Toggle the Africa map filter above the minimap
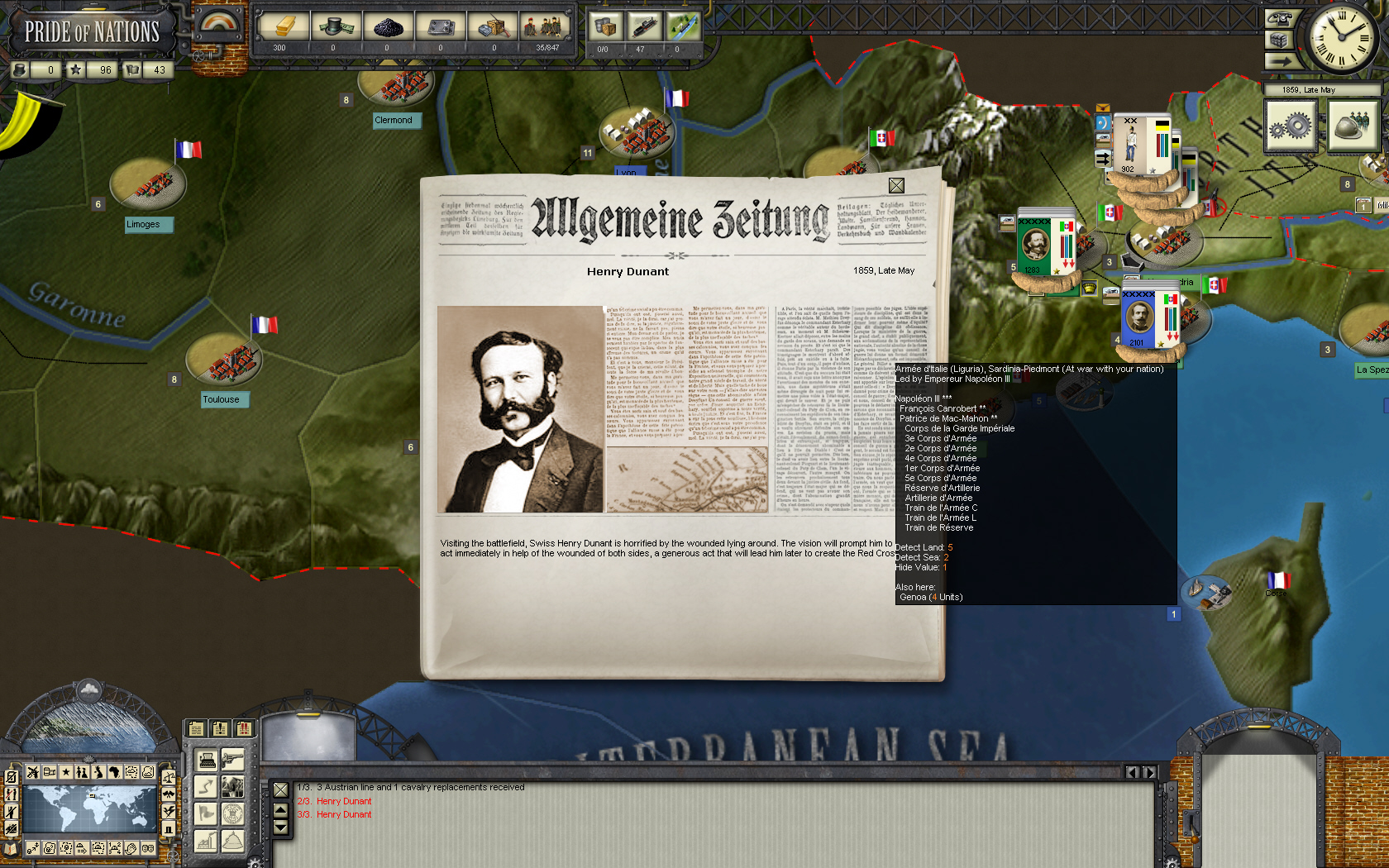 (x=115, y=772)
